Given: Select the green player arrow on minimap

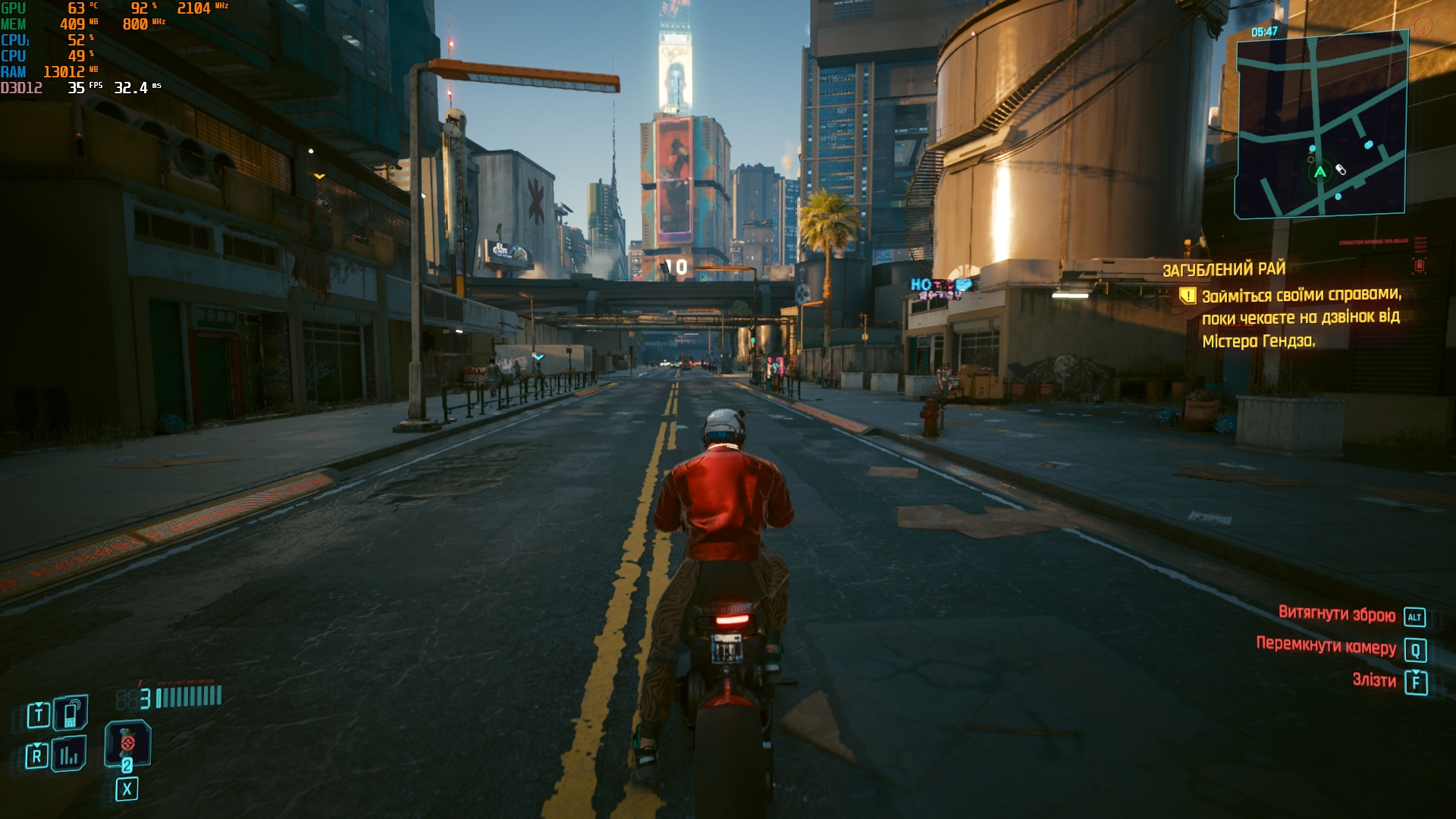Looking at the screenshot, I should (1320, 172).
